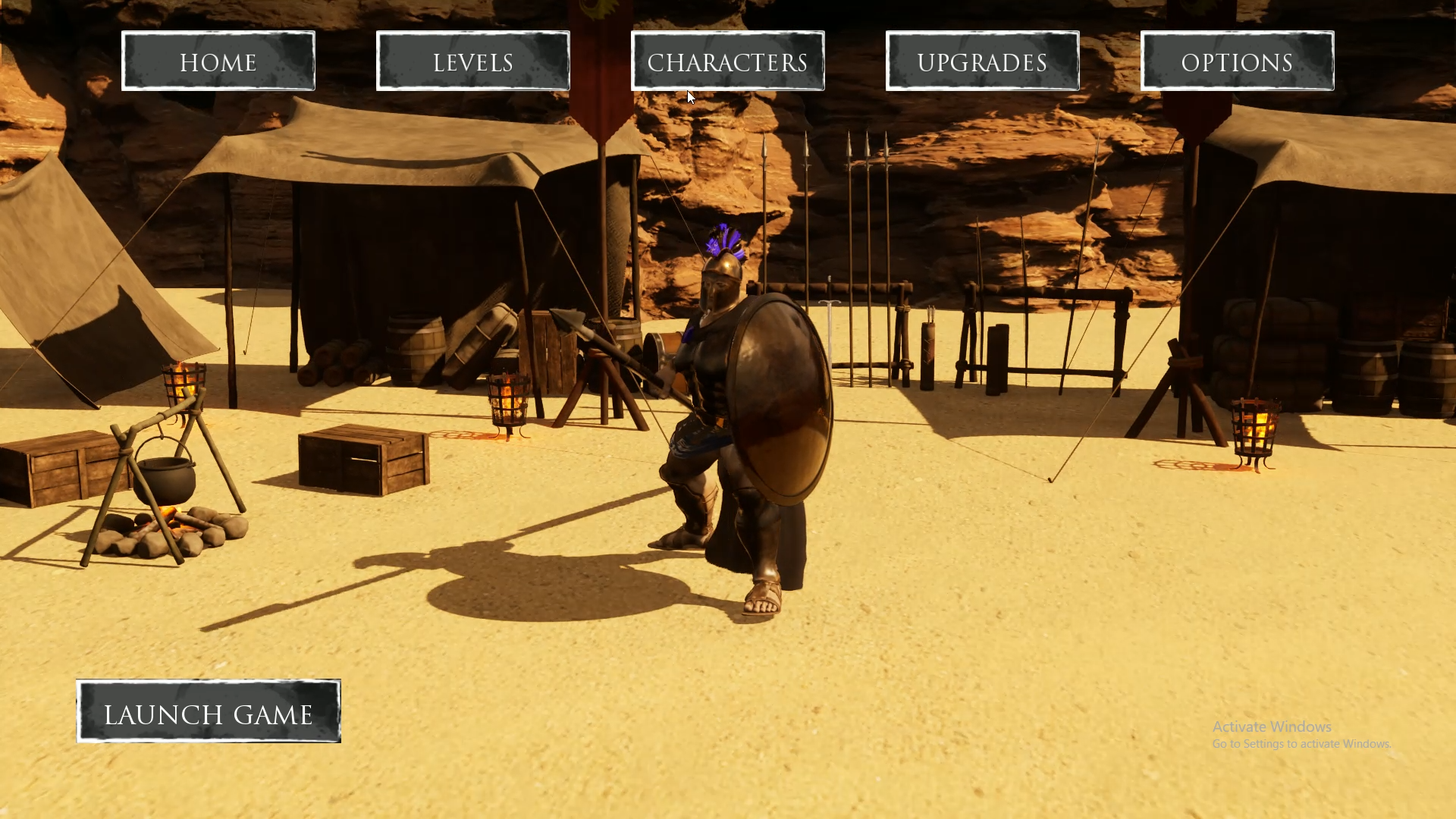Switch to the Levels tab

(472, 61)
